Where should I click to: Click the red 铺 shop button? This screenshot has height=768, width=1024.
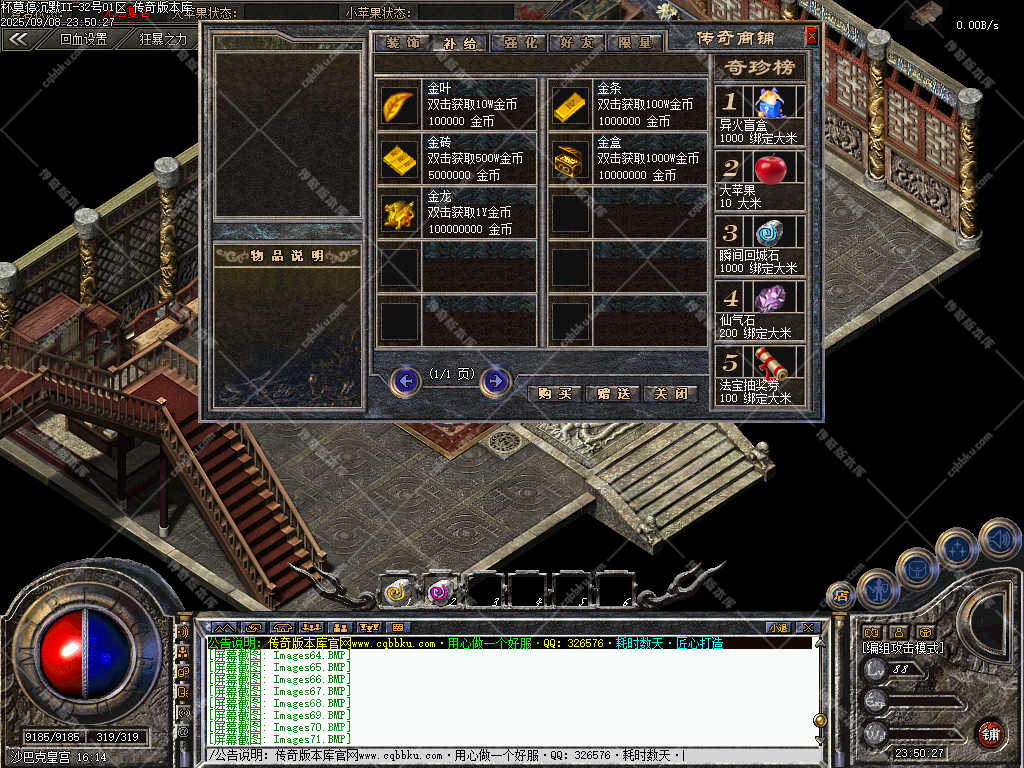990,733
